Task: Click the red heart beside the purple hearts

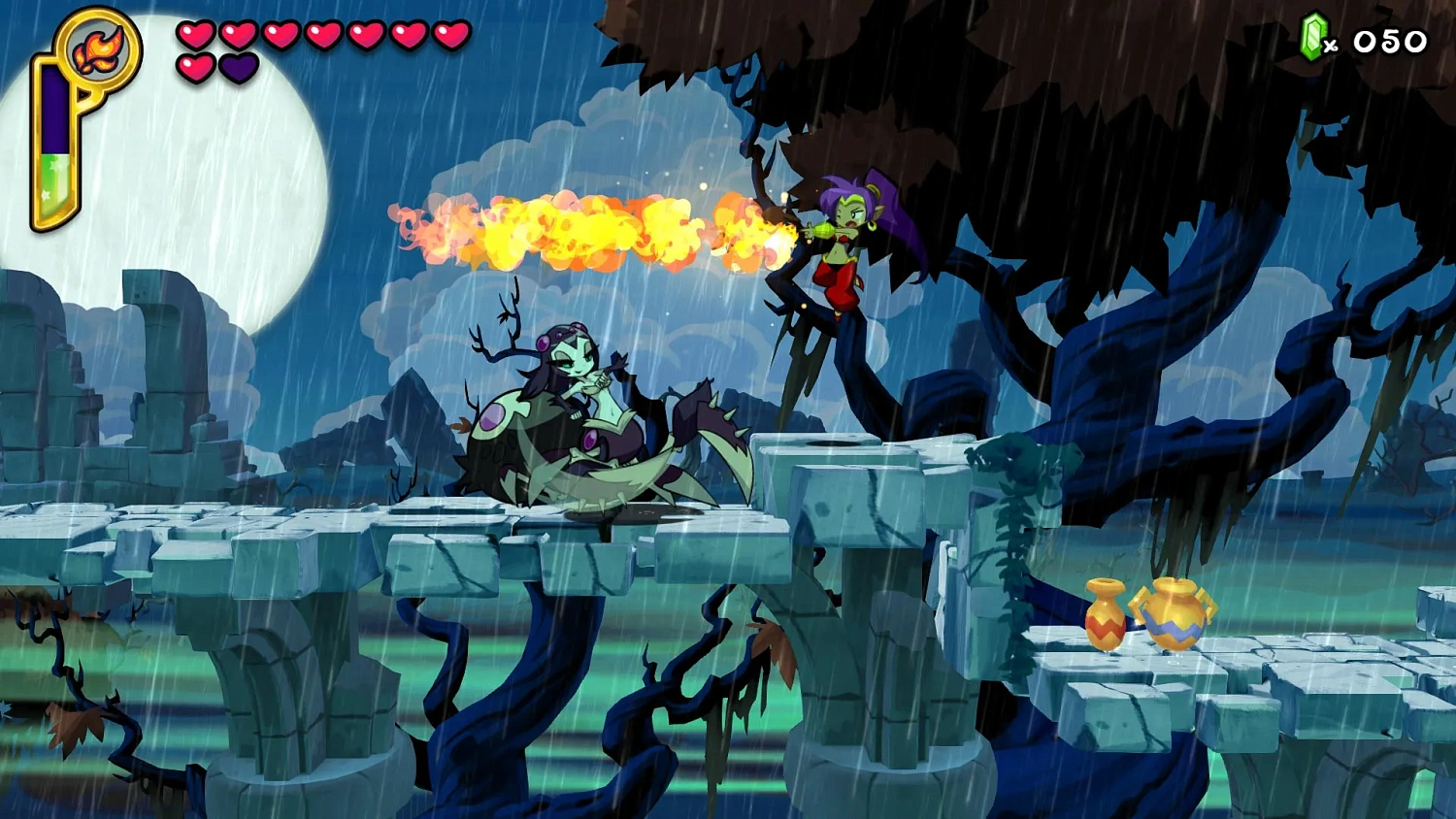Action: [196, 68]
